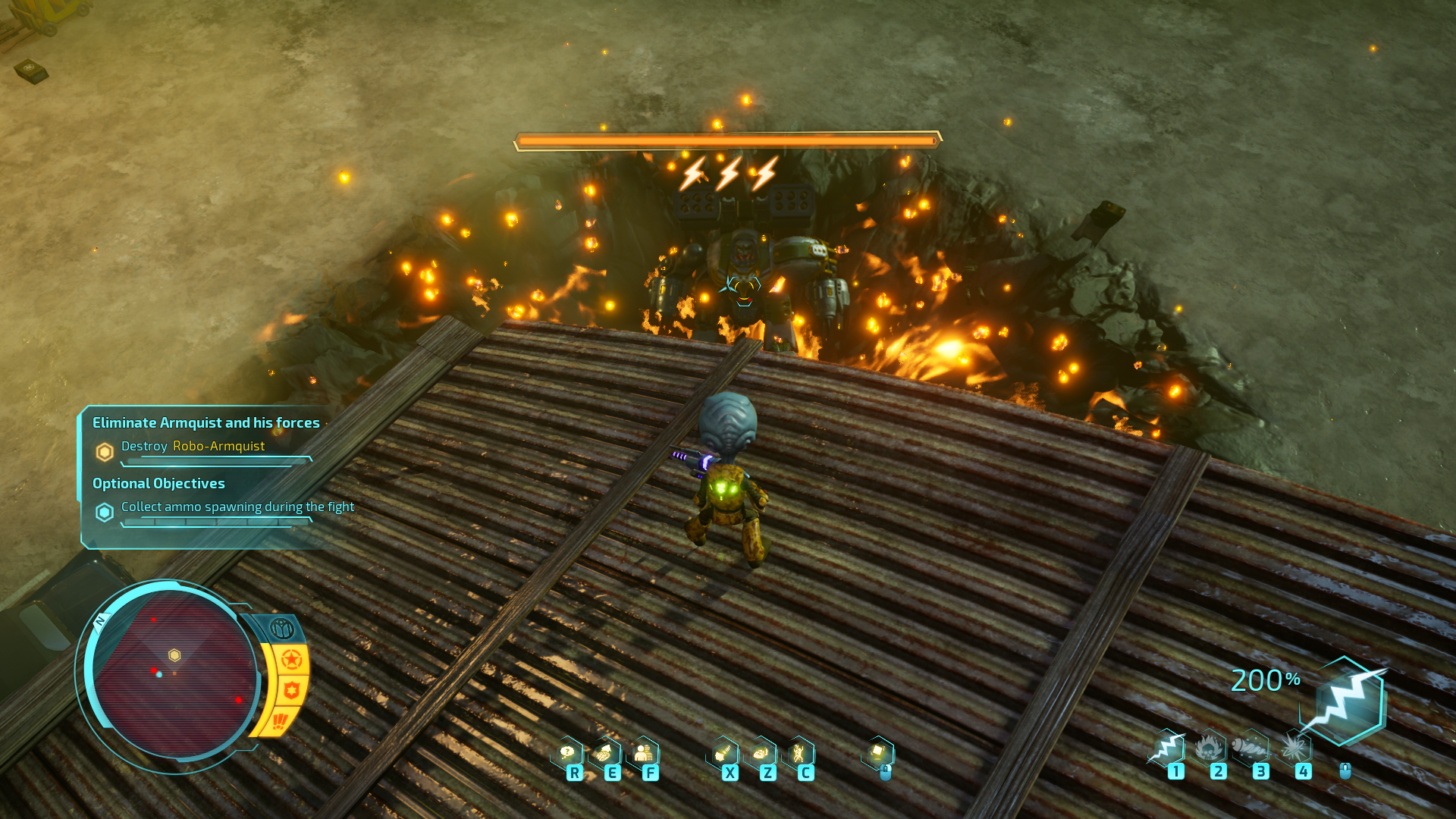
Task: Select the explosion burst weapon slot
Action: [1294, 748]
